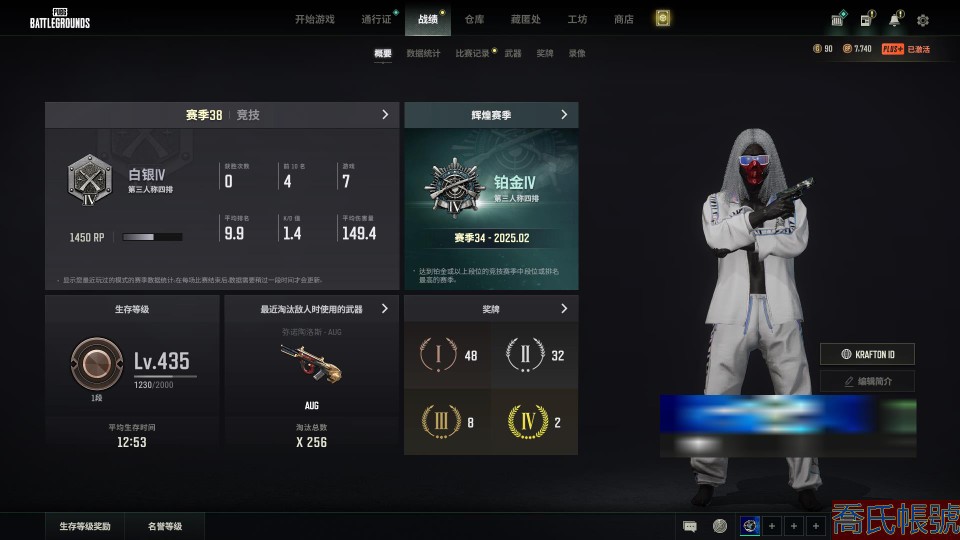The image size is (960, 540).
Task: Open 生存等级奖励 survival level rewards
Action: pyautogui.click(x=85, y=526)
